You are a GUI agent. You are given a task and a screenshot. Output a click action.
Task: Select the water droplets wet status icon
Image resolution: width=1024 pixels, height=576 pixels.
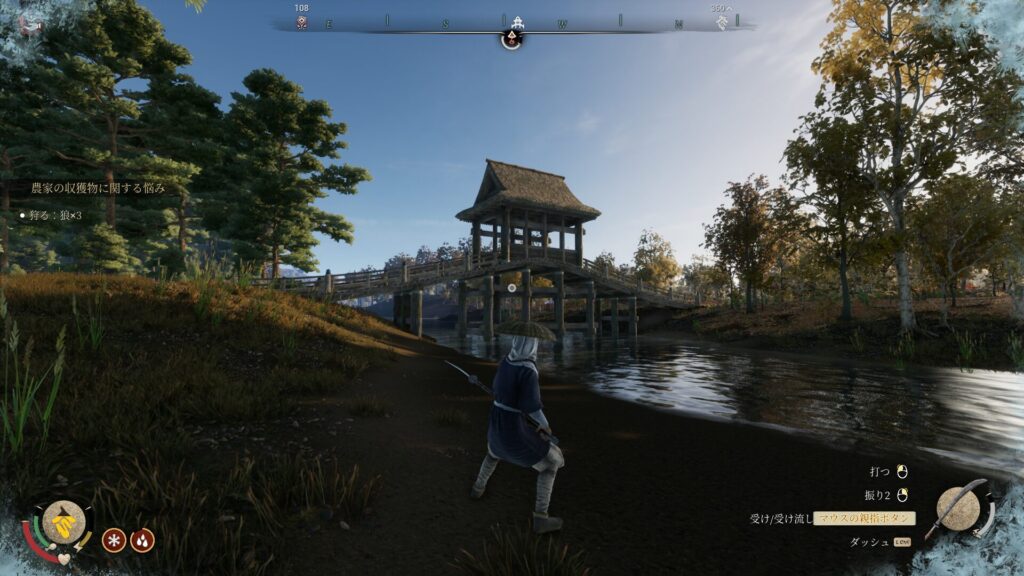point(143,540)
